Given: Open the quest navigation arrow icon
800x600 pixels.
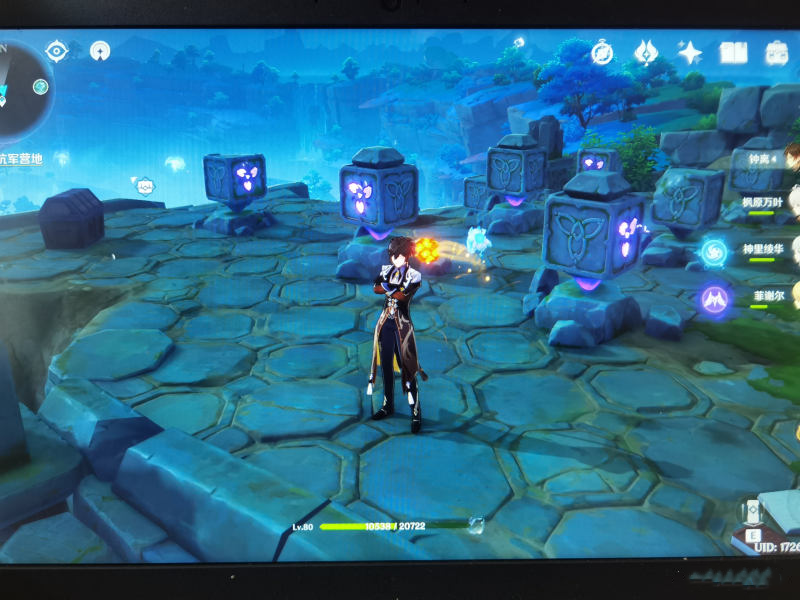Looking at the screenshot, I should [x=100, y=50].
